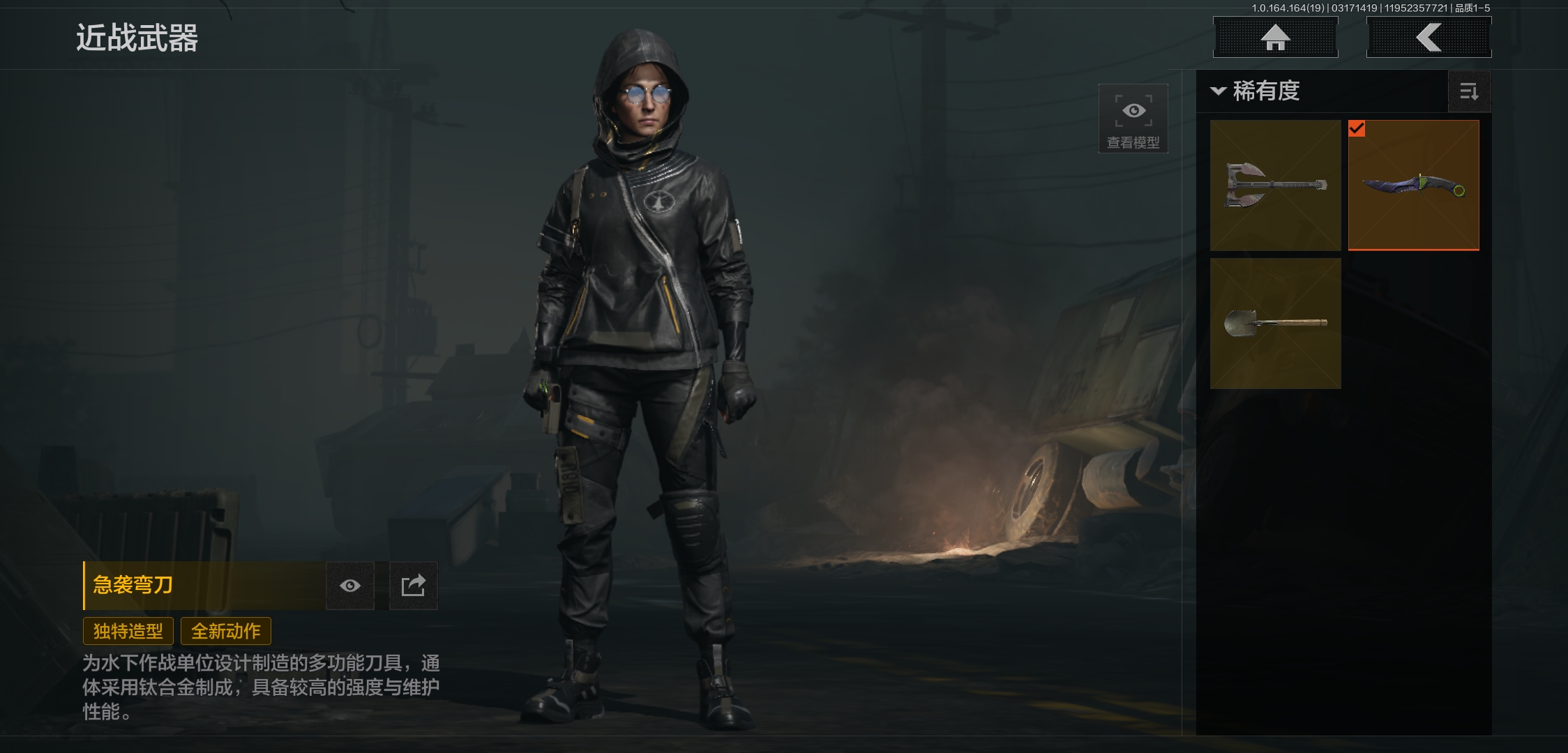
Task: Open the 稀有度 rarity filter dropdown
Action: pos(1256,91)
